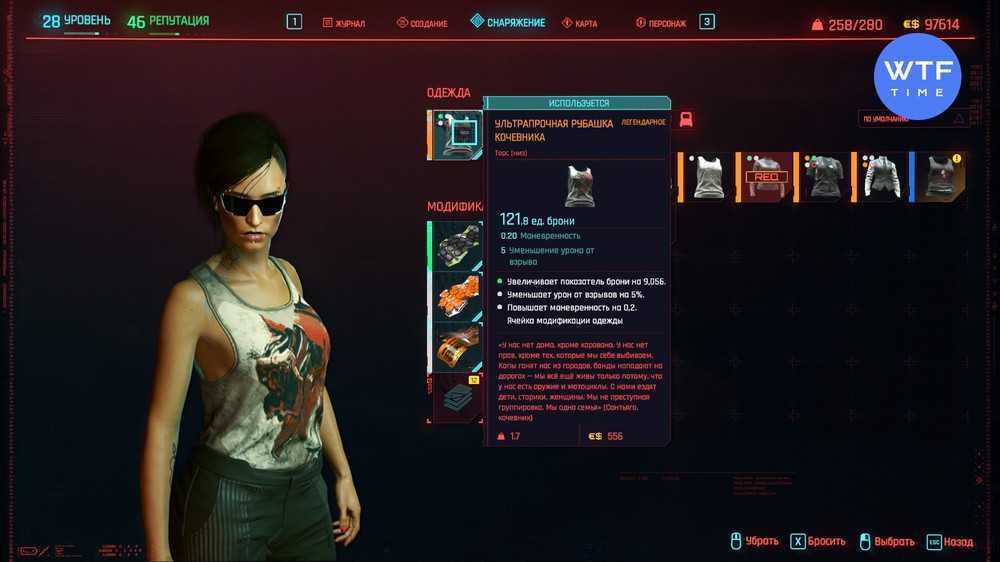Screen dimensions: 1000x562
Task: Choose the white long-sleeve jacket item
Action: click(883, 176)
